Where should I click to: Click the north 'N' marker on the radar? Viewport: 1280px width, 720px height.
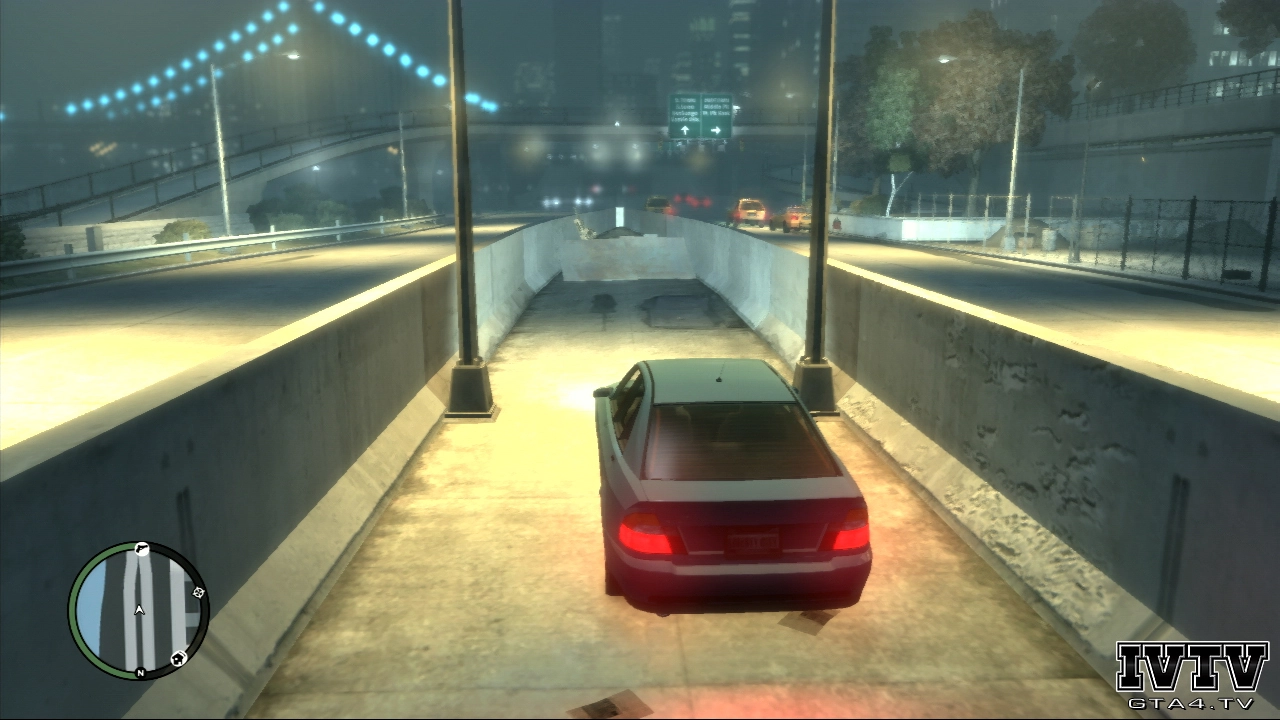coord(140,672)
